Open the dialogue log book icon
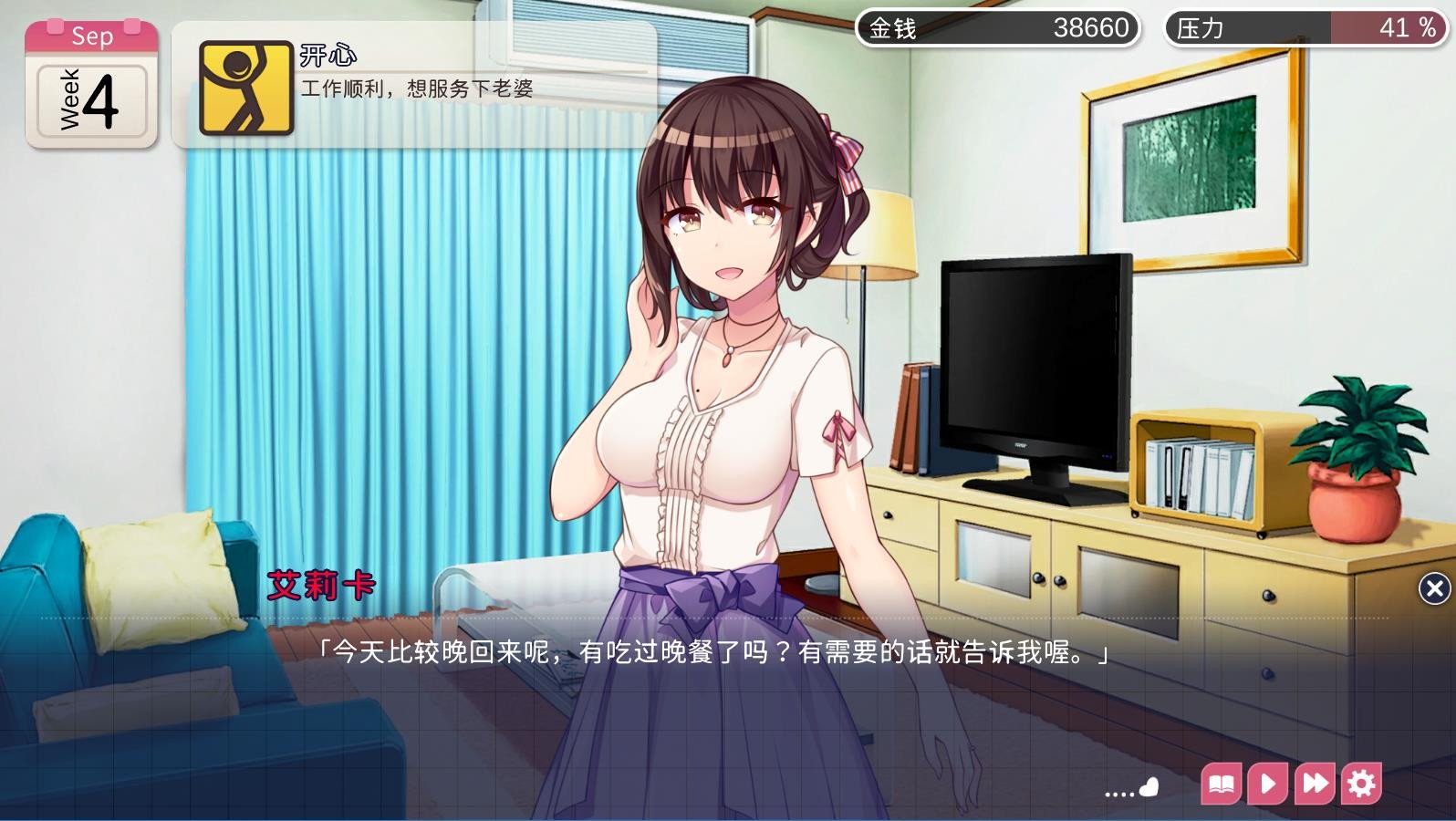The height and width of the screenshot is (821, 1456). point(1222,784)
